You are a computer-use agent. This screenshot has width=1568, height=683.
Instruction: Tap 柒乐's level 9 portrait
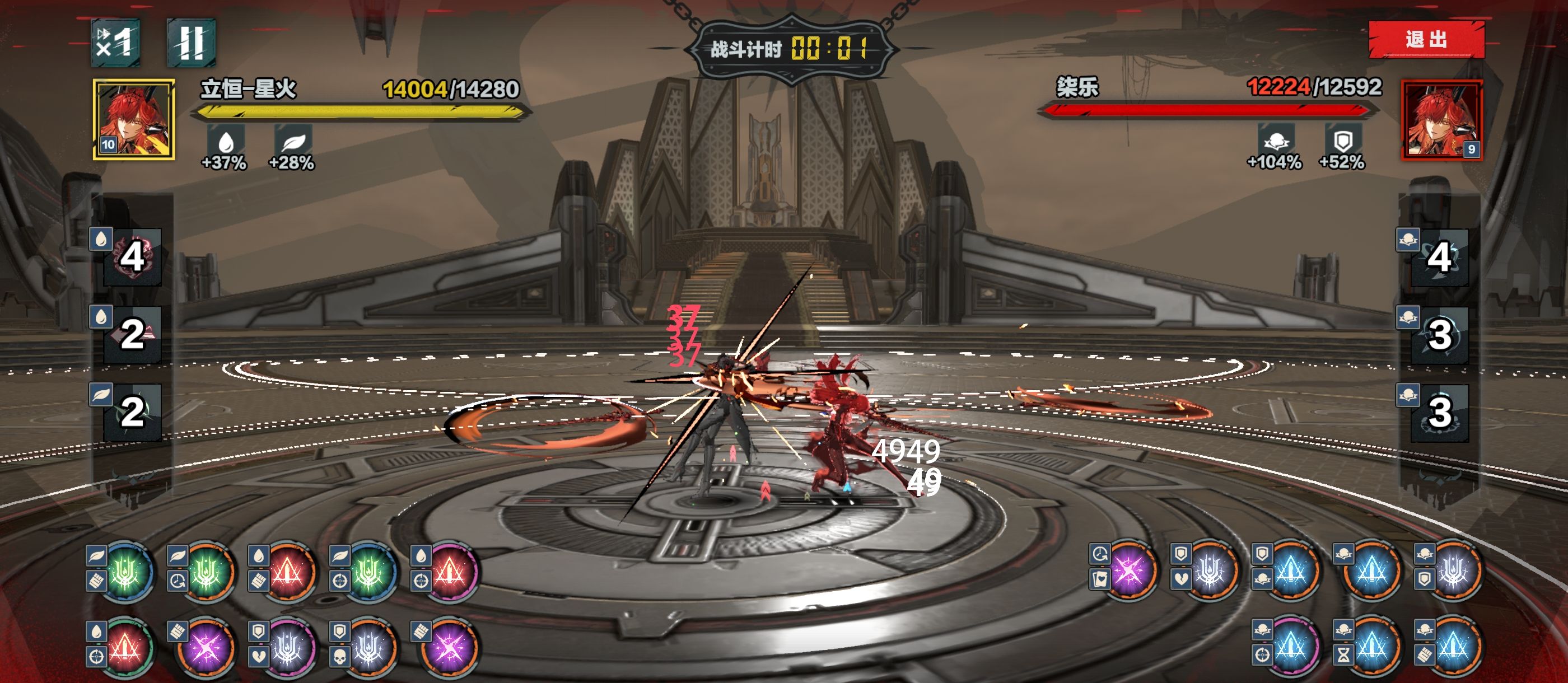[x=1441, y=120]
